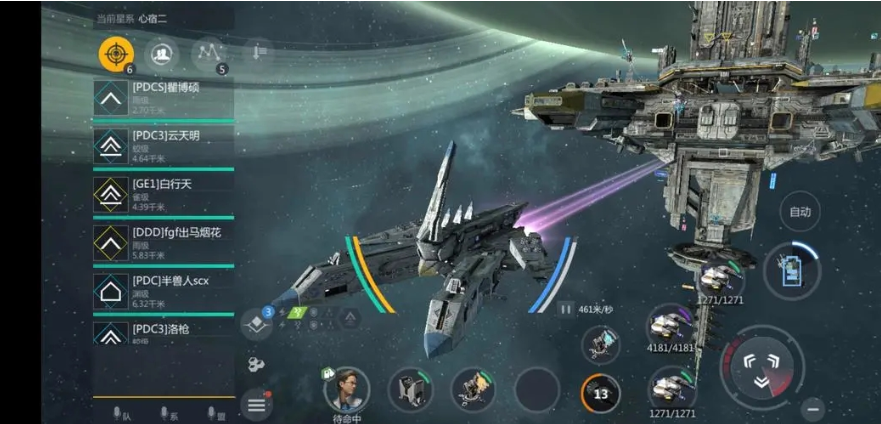Switch to the fleet members tab
Screen dimensions: 881x424
pos(160,54)
